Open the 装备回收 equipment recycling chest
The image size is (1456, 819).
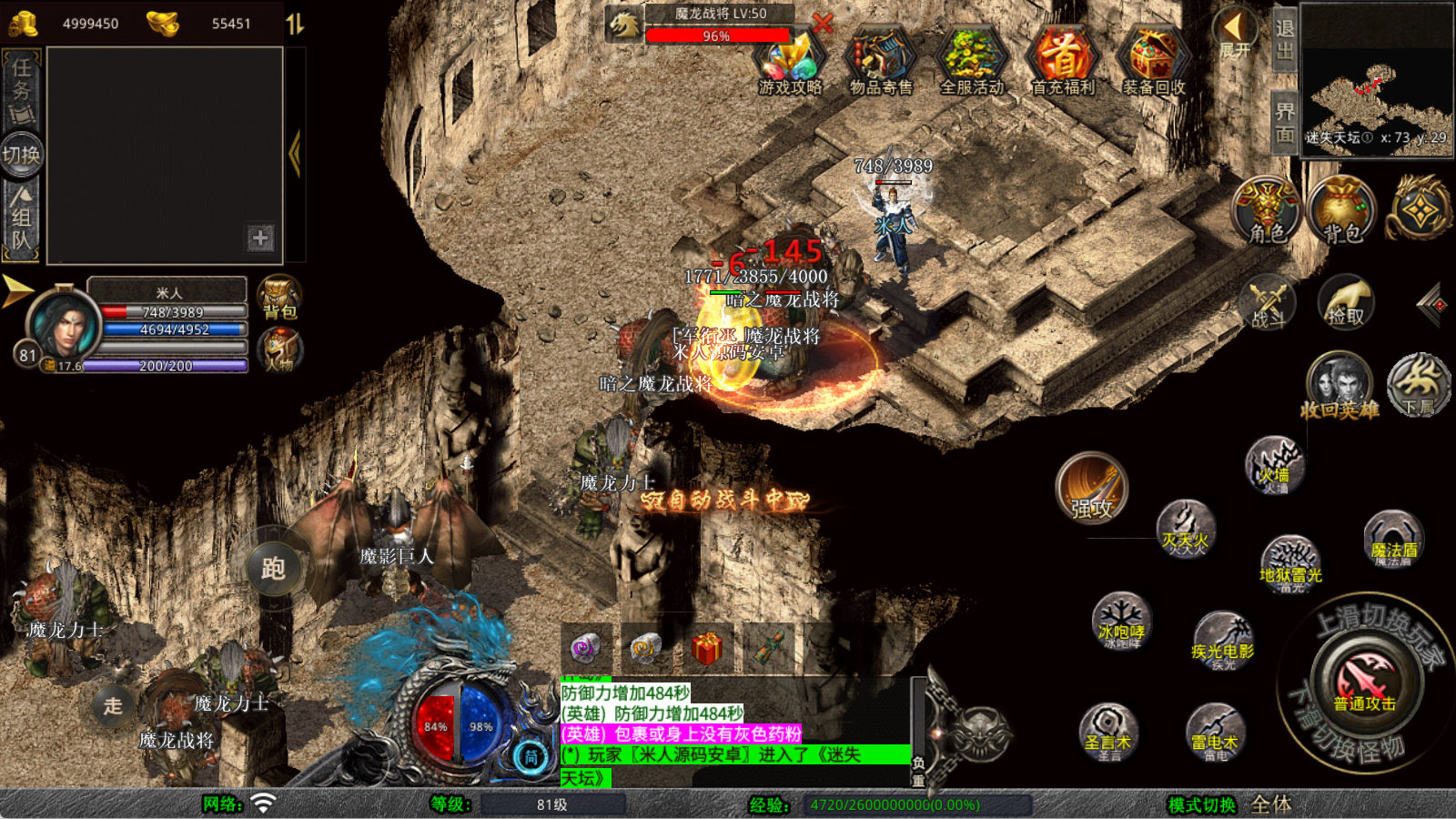click(x=1153, y=62)
